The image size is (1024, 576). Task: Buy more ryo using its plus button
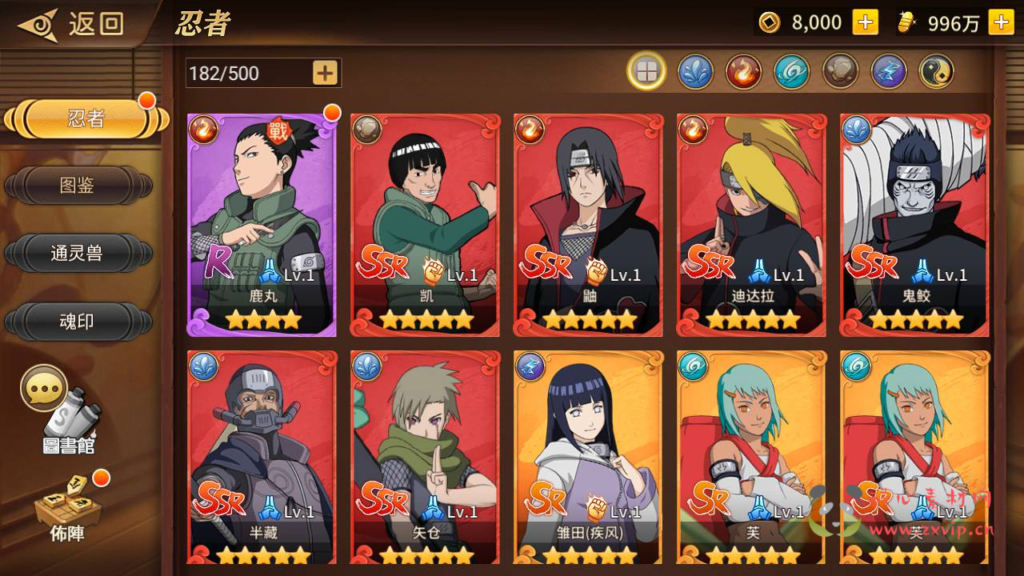point(1000,22)
